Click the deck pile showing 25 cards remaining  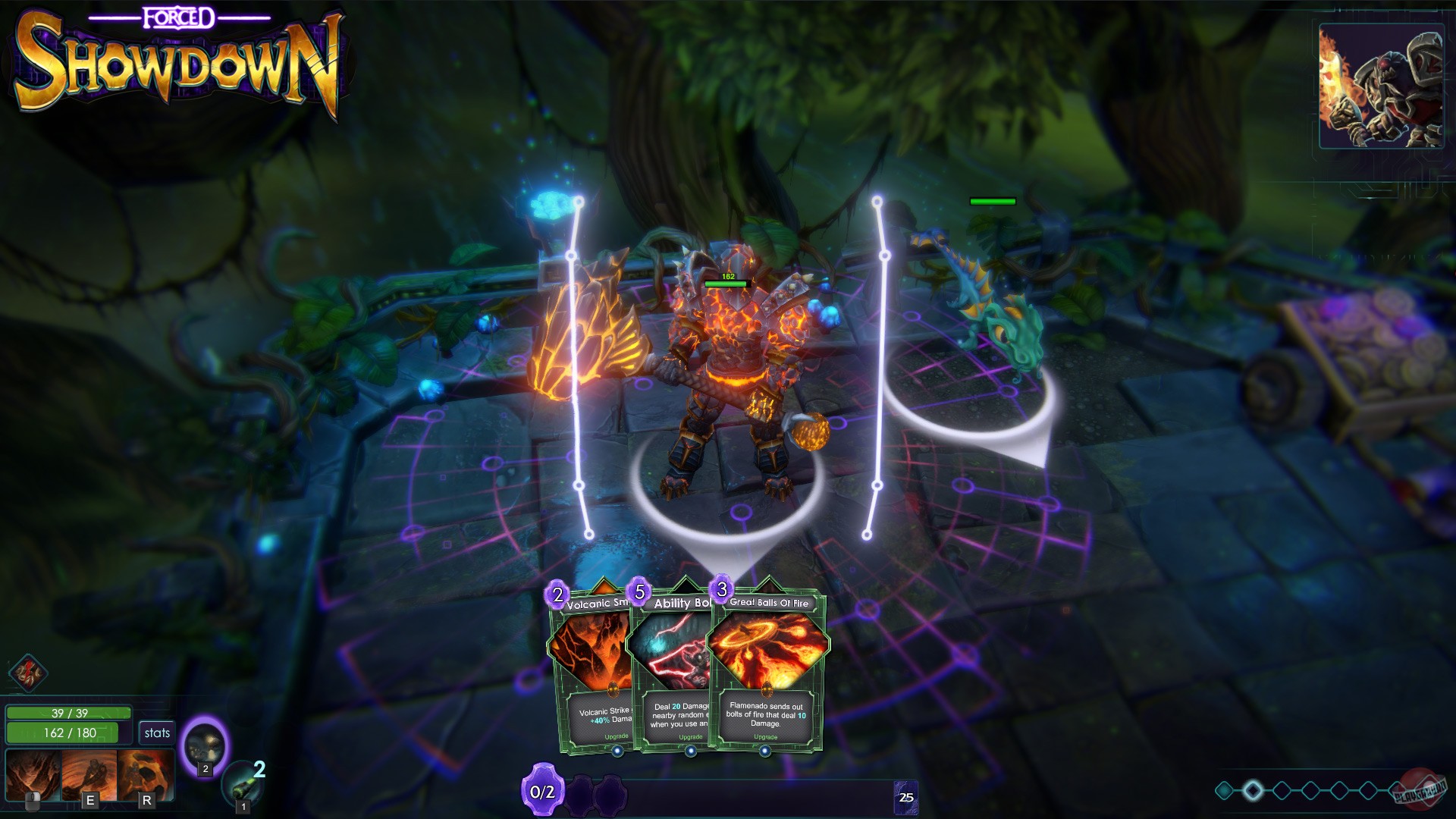click(905, 798)
